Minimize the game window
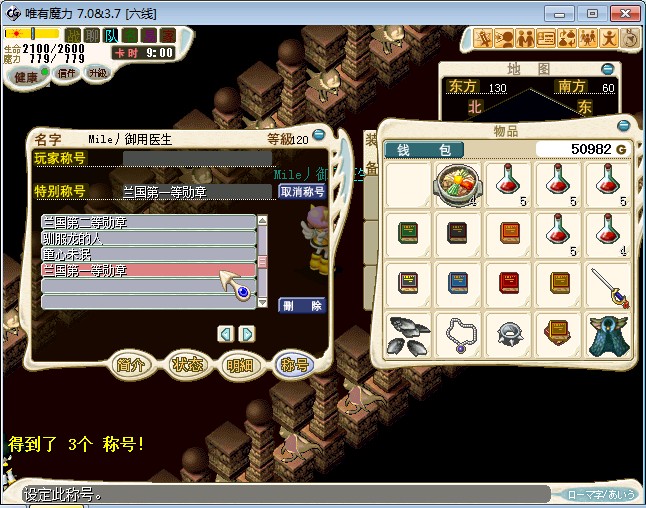 565,13
